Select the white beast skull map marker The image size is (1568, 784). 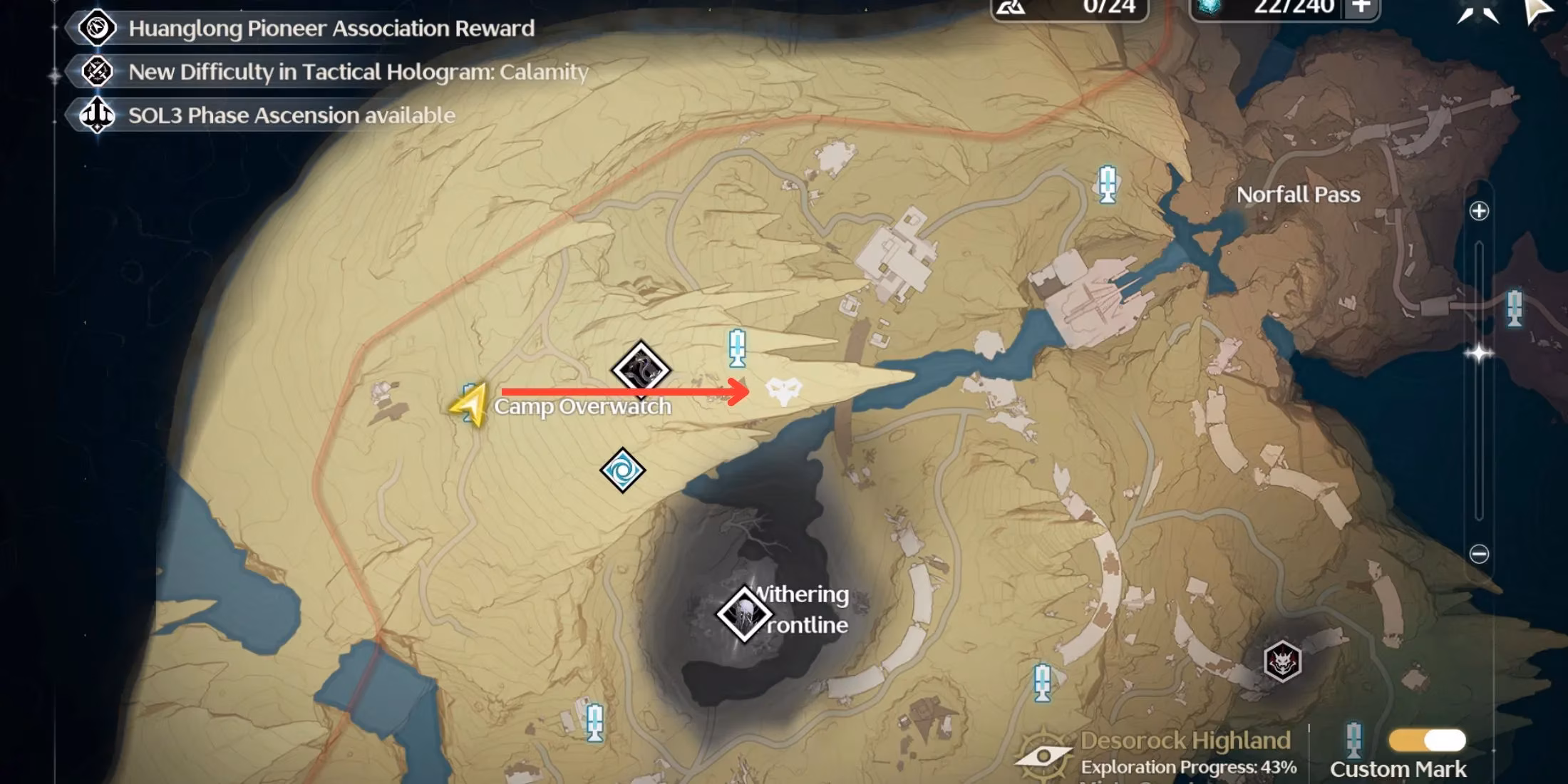[x=783, y=391]
